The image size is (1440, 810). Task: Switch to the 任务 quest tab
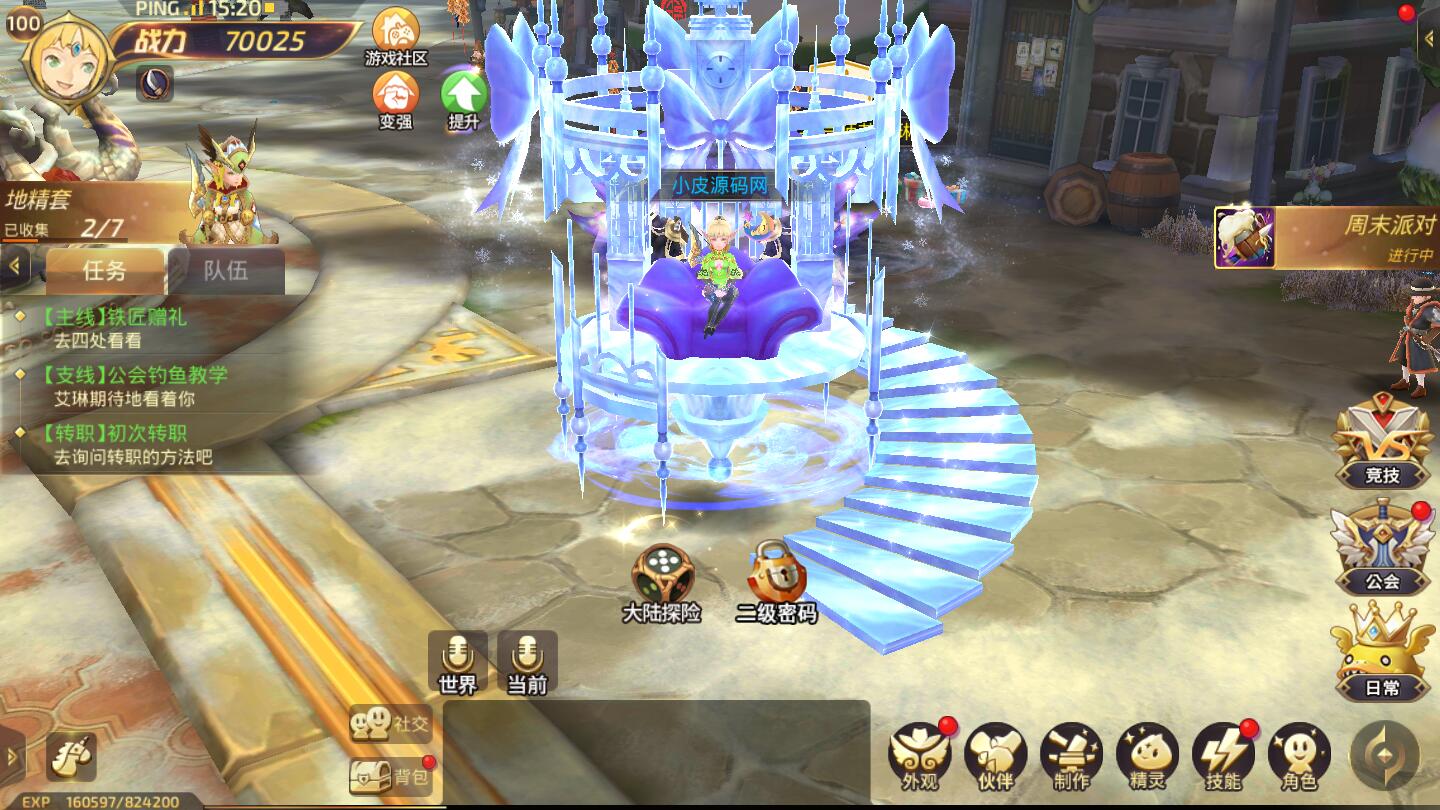[105, 270]
